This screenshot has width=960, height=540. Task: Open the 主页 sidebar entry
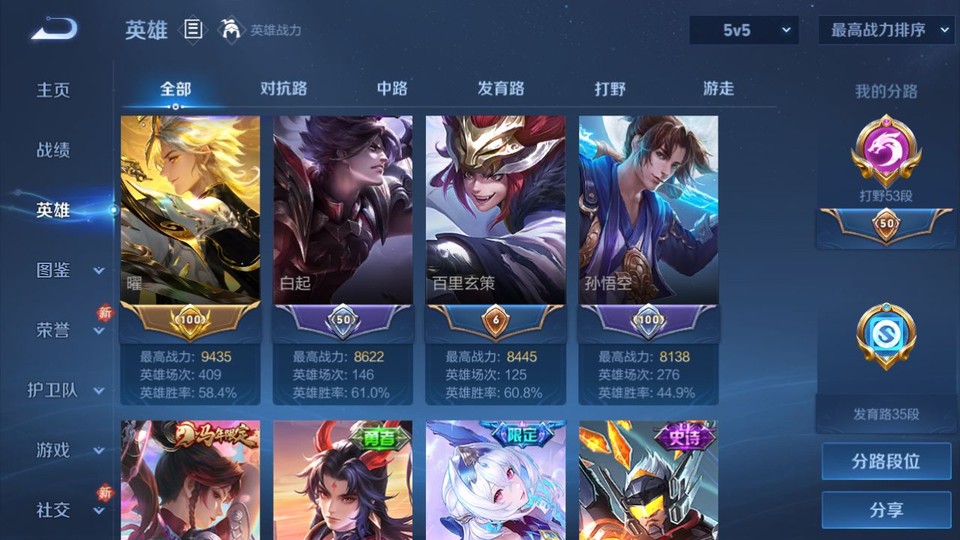[x=54, y=90]
